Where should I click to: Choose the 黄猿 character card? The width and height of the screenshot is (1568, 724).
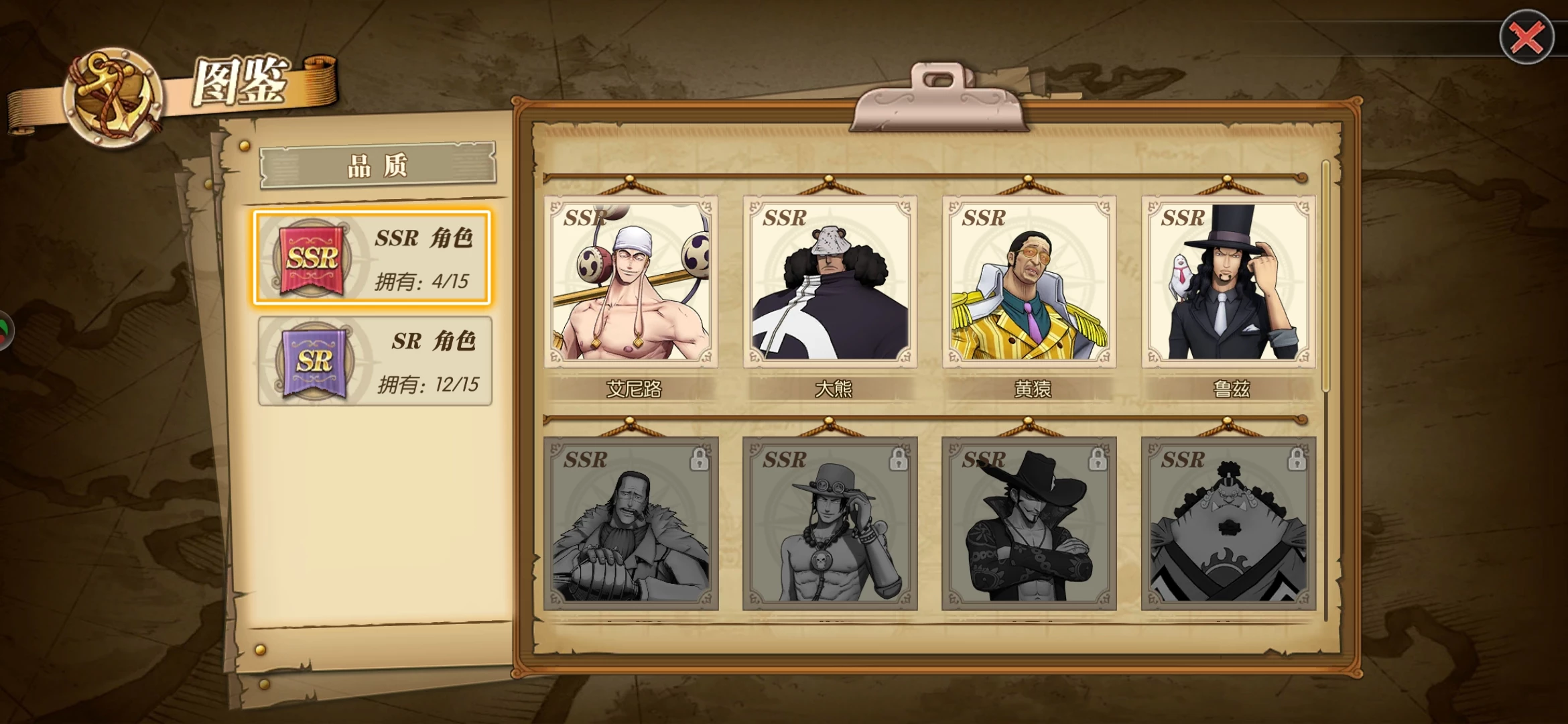(1029, 282)
